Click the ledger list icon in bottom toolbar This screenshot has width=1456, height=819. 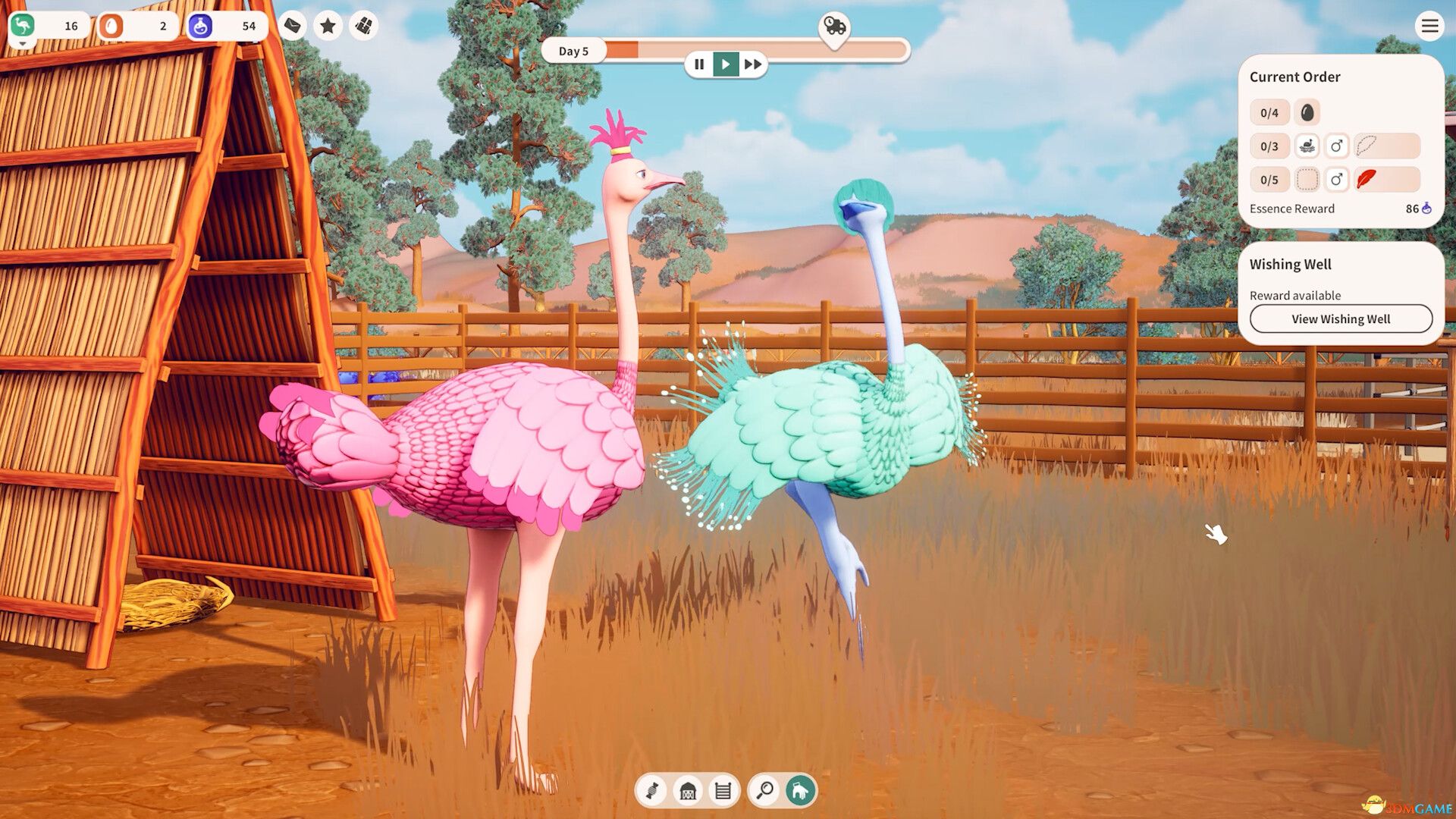click(x=724, y=790)
